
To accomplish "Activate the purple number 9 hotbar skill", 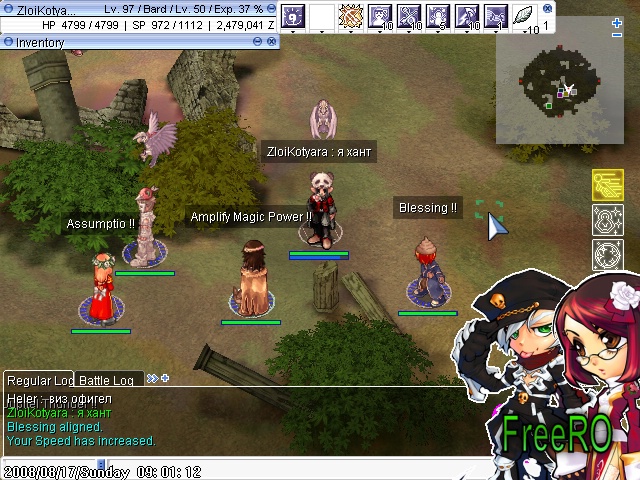I will 293,15.
